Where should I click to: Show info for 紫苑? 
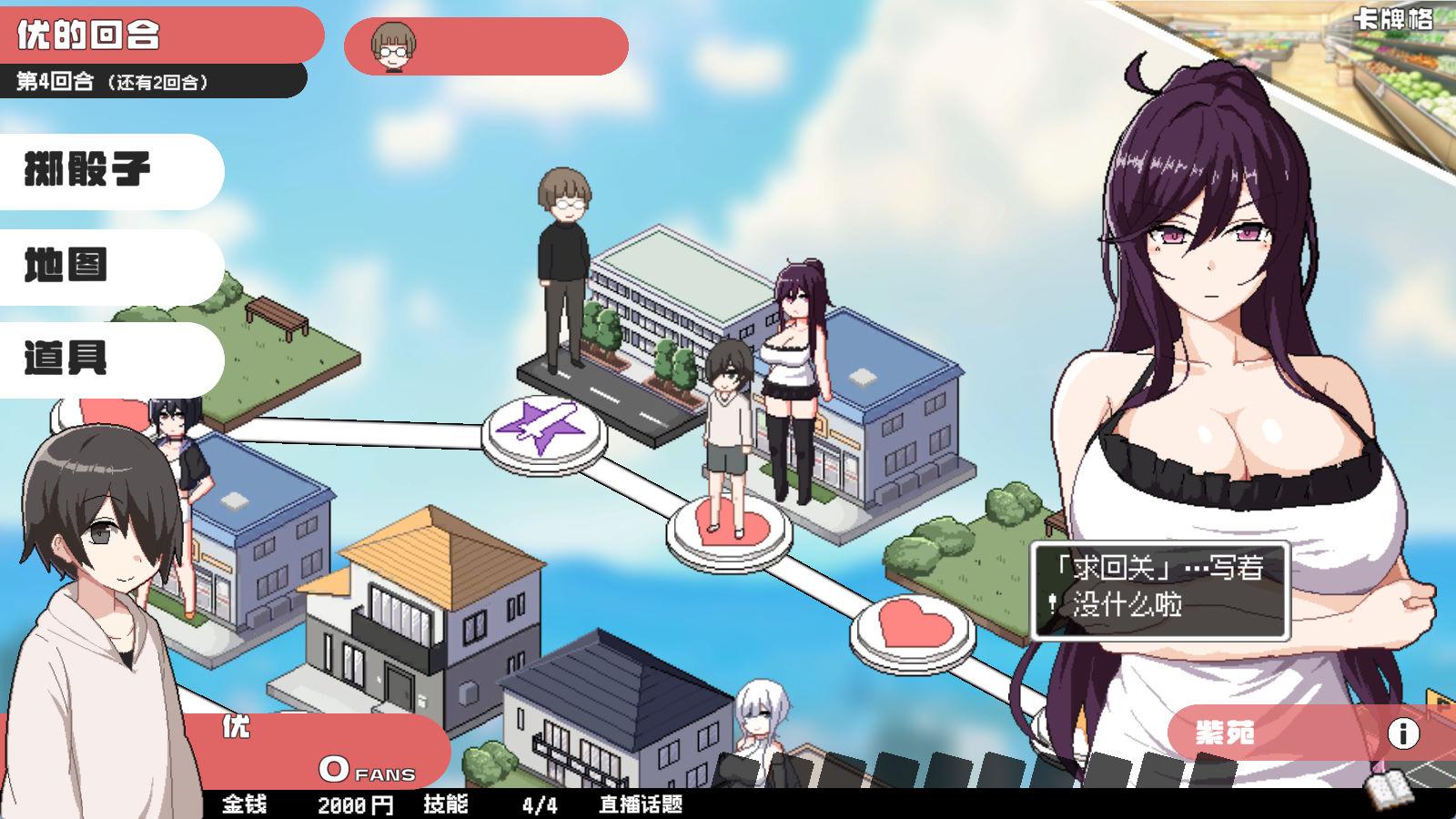(1402, 733)
